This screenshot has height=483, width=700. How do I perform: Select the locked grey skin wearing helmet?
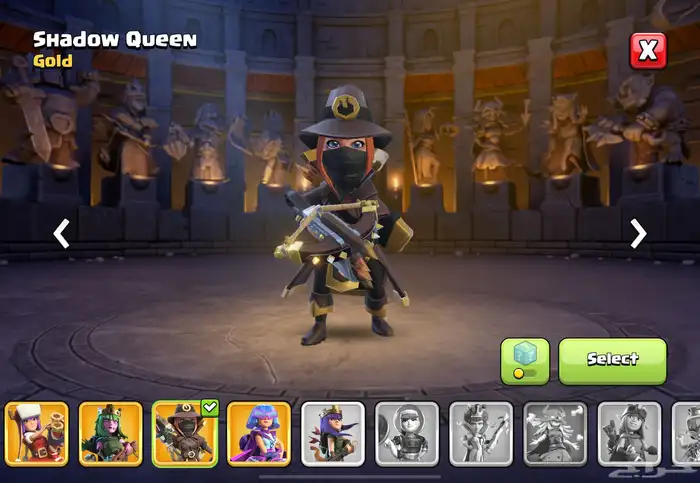407,434
